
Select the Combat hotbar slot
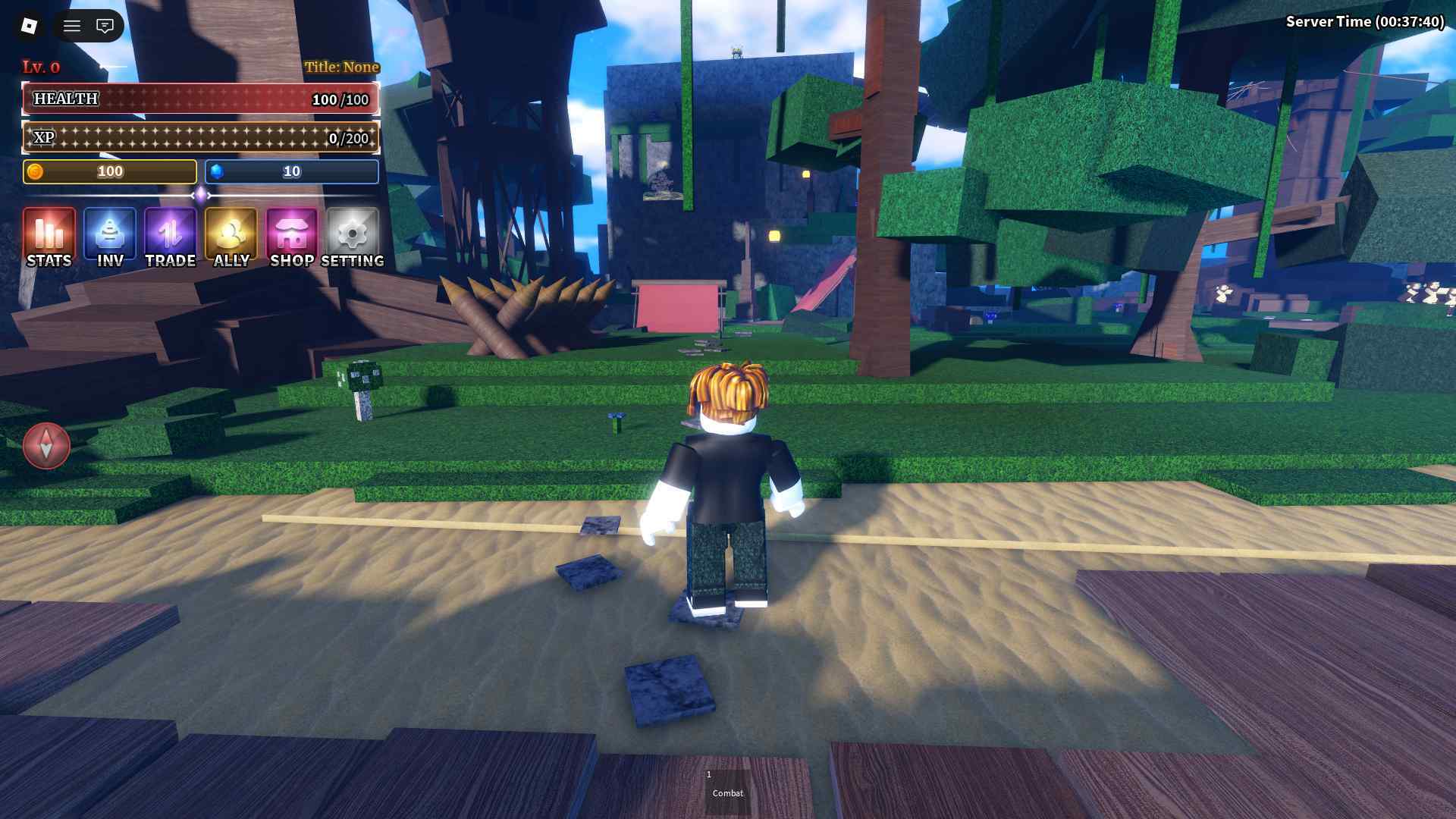727,789
